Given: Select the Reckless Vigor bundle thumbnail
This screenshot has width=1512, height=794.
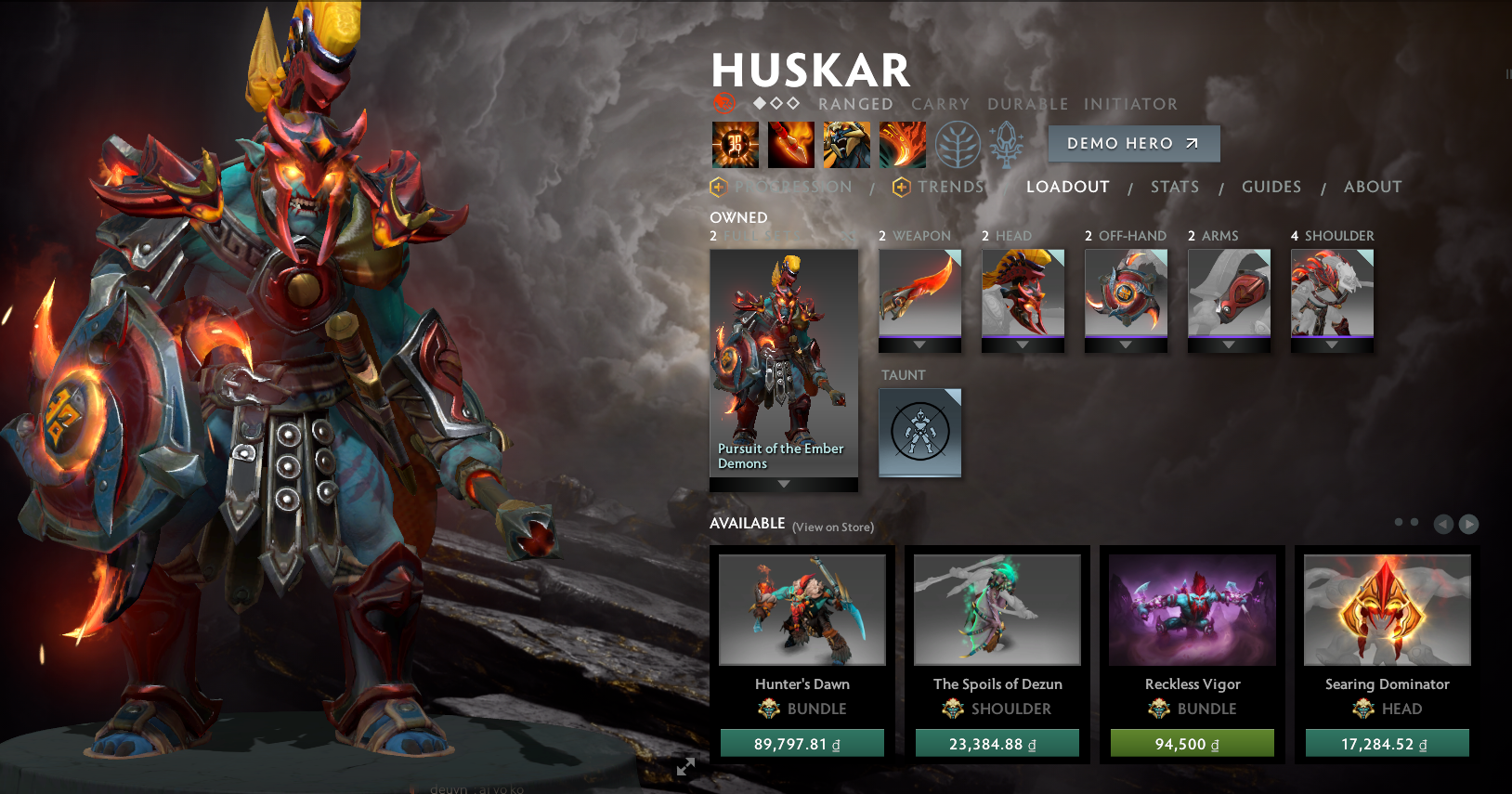Looking at the screenshot, I should (x=1192, y=609).
